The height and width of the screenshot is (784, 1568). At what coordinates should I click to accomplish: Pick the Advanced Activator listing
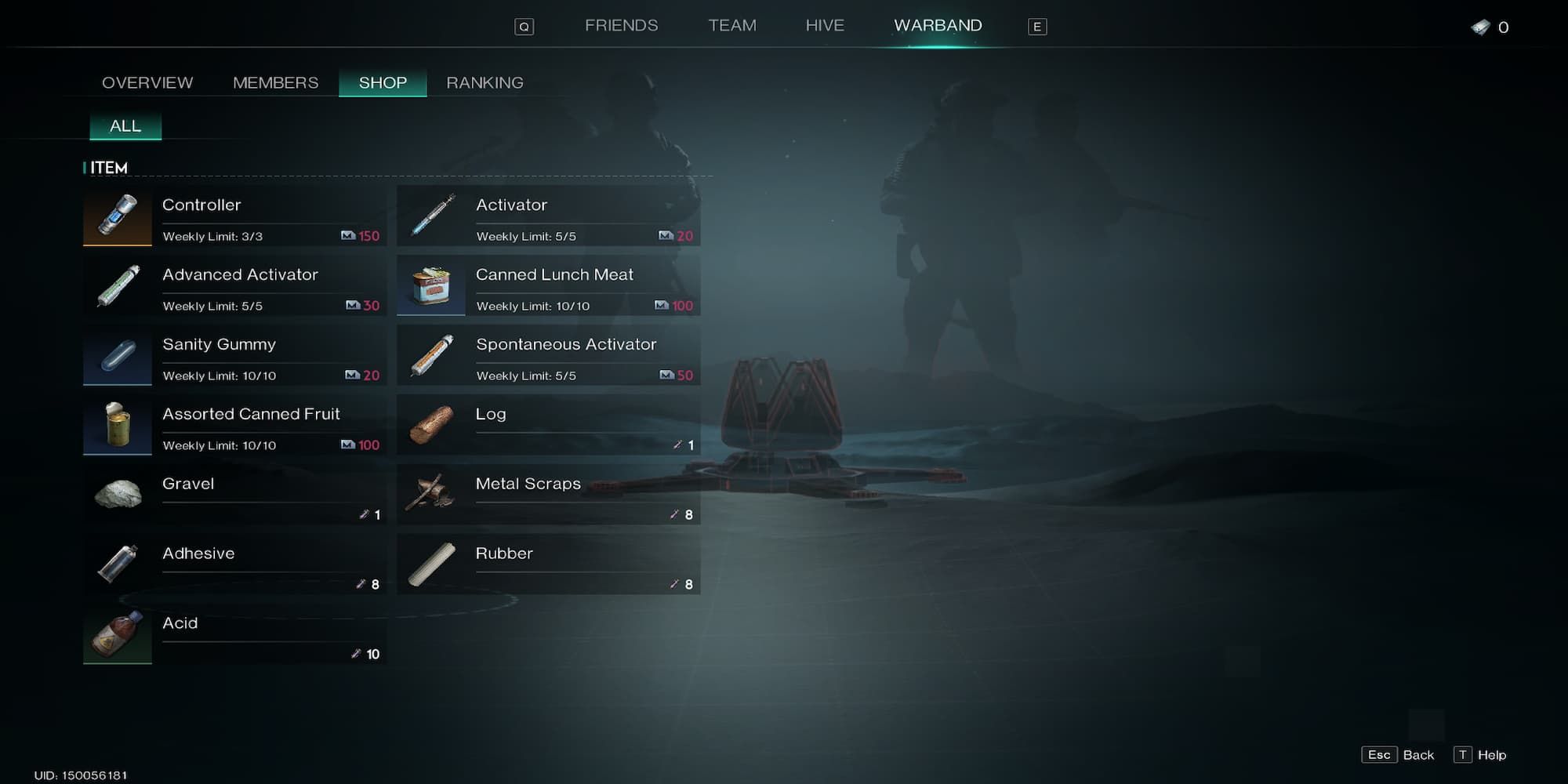click(234, 285)
